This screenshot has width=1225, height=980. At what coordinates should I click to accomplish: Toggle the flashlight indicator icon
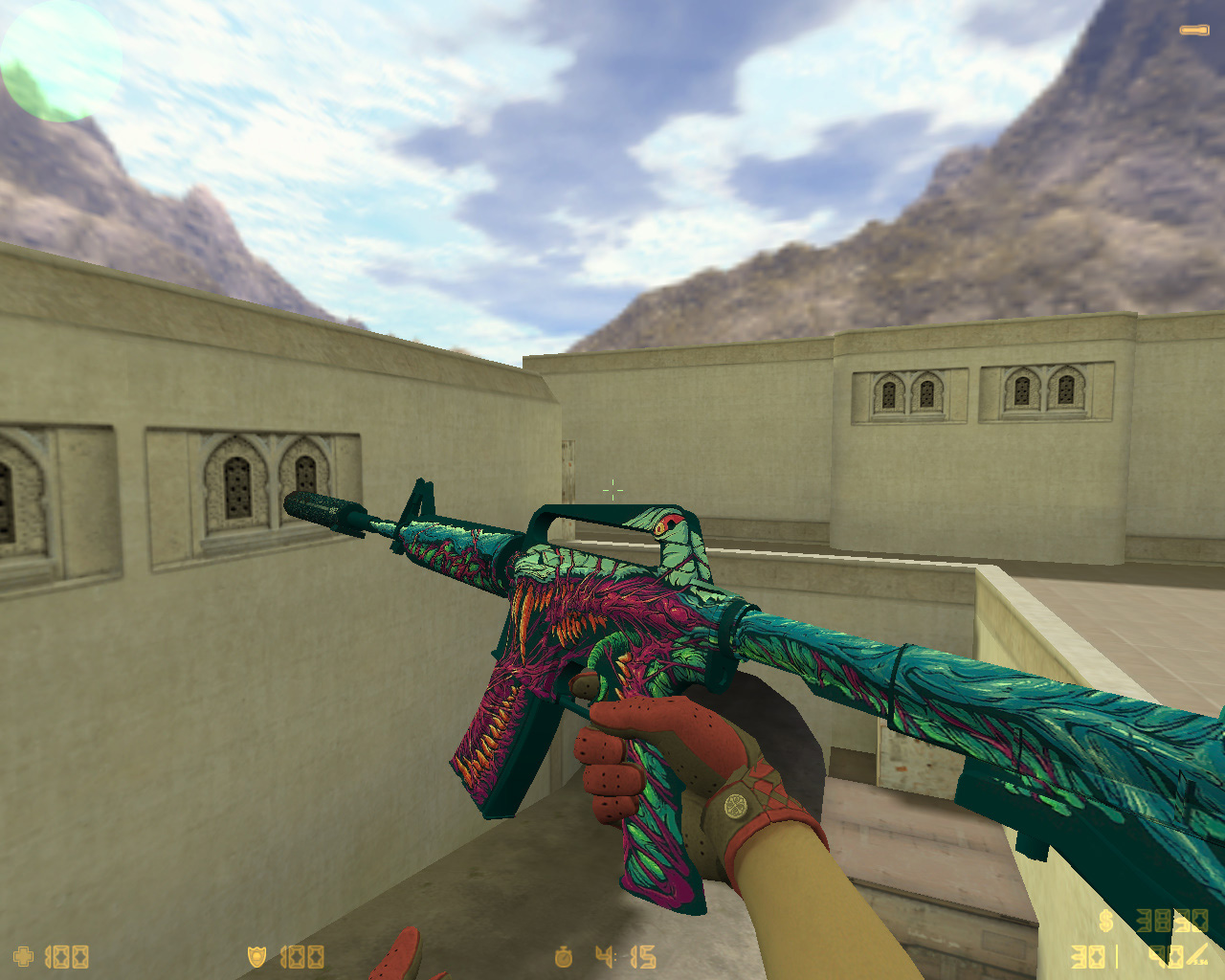coord(1193,31)
